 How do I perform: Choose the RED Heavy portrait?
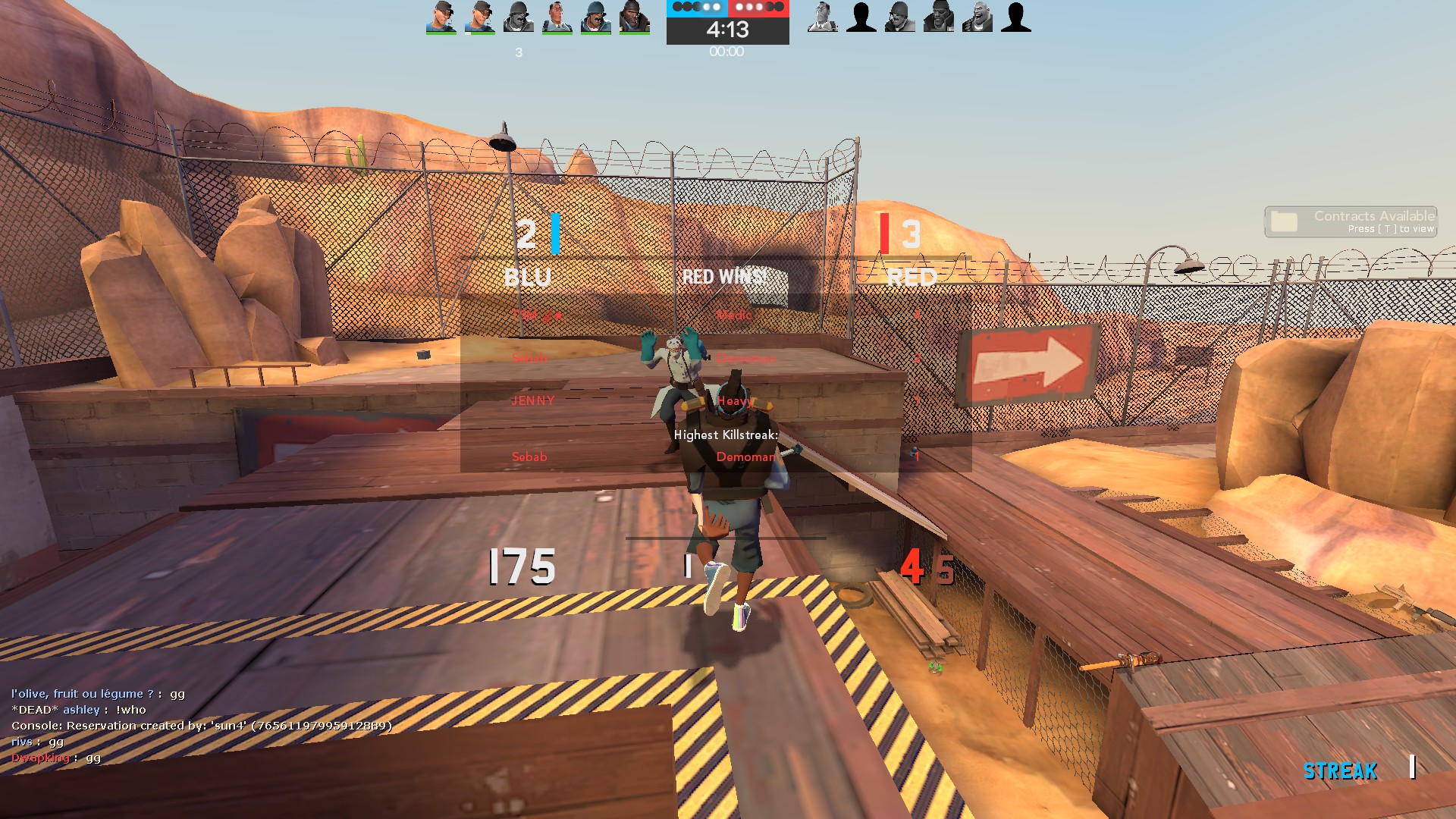[977, 17]
